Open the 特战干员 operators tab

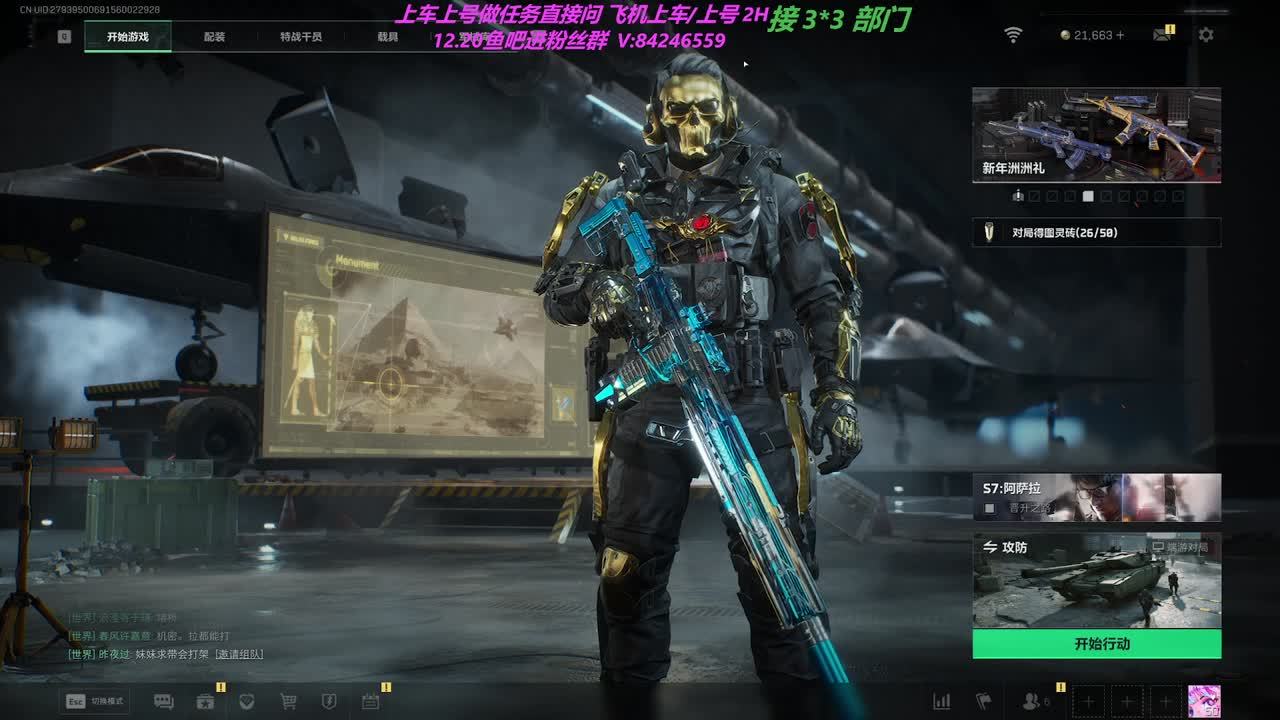301,37
